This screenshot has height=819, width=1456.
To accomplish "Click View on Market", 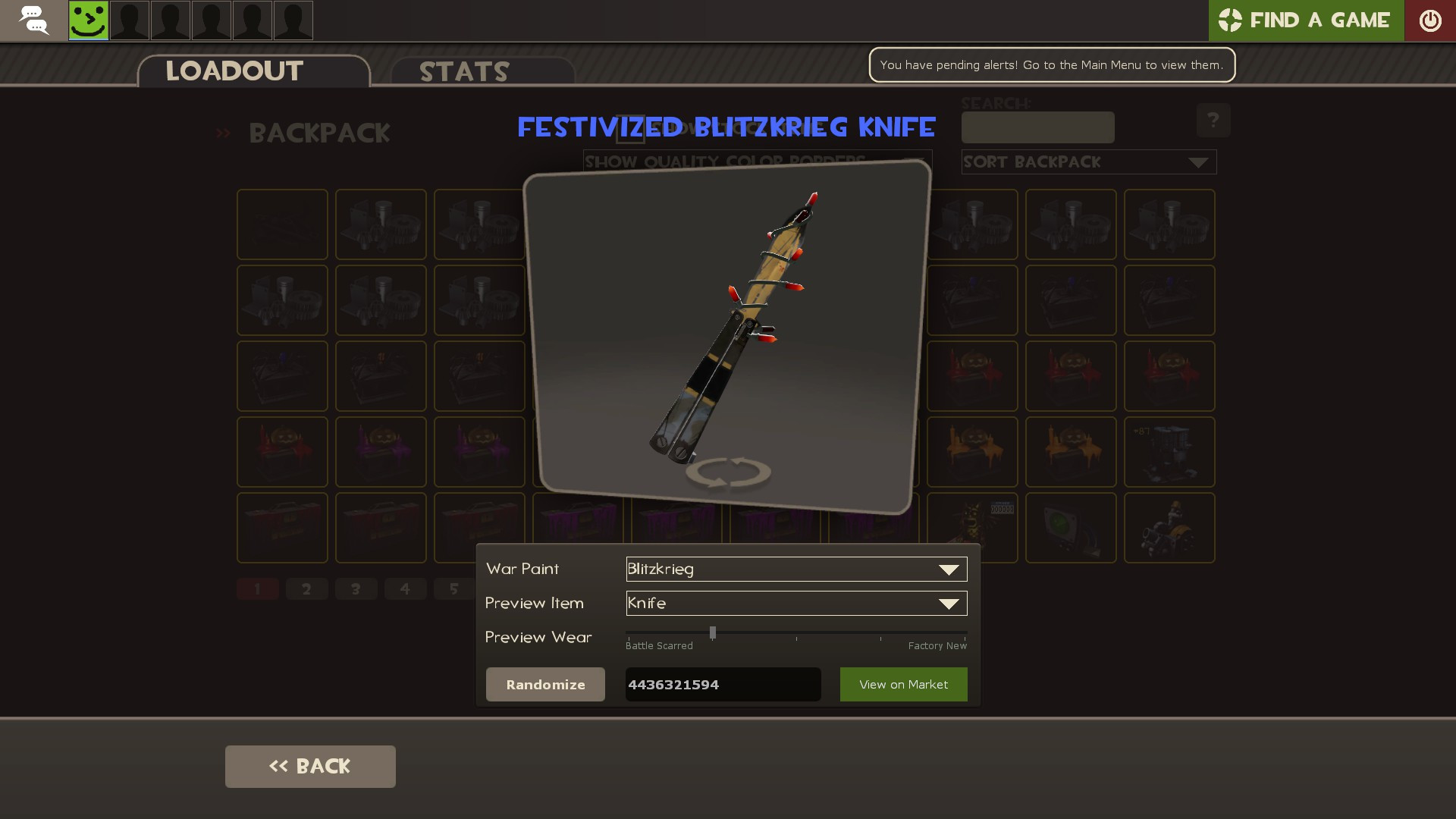I will pyautogui.click(x=903, y=684).
